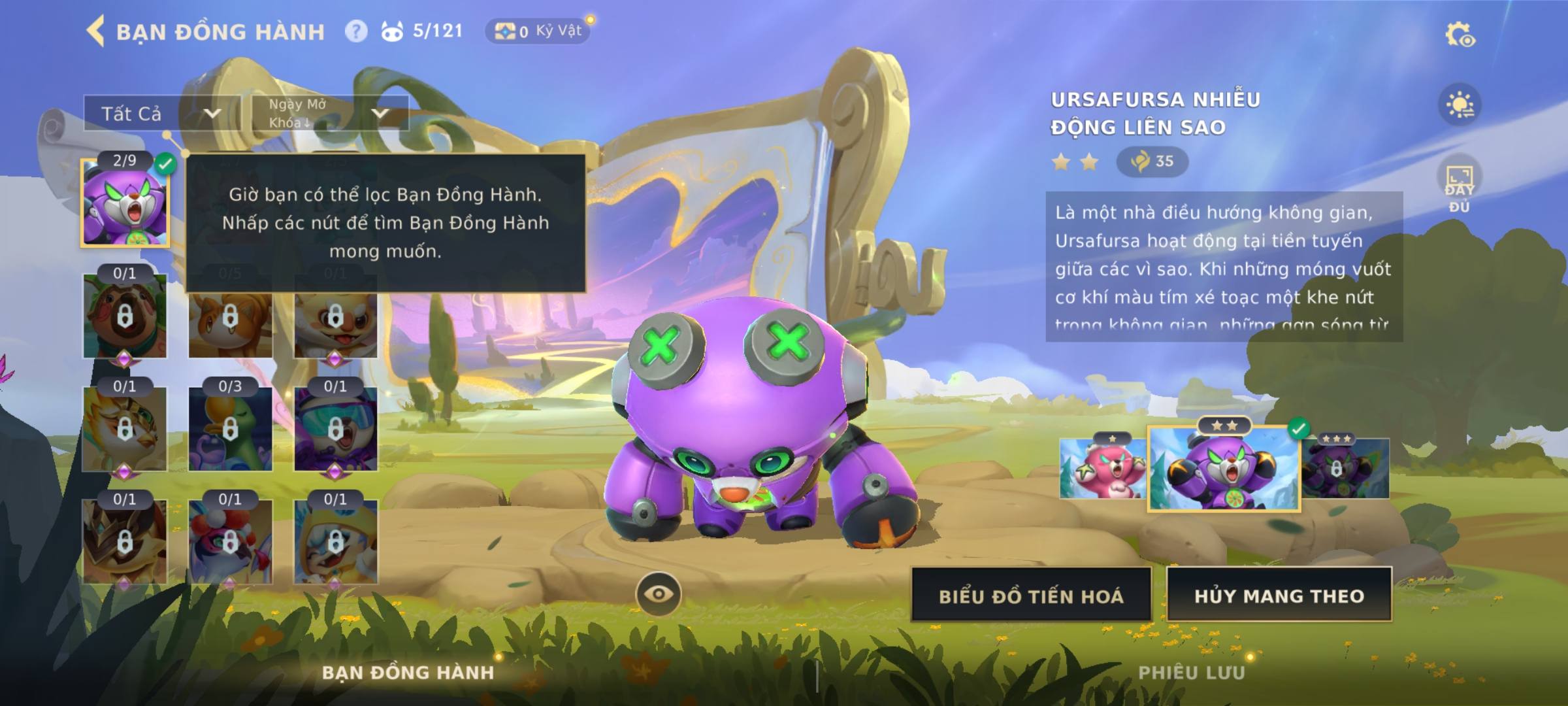The height and width of the screenshot is (706, 1568).
Task: Click the Hủy Mang Theo unequip button
Action: (1279, 595)
